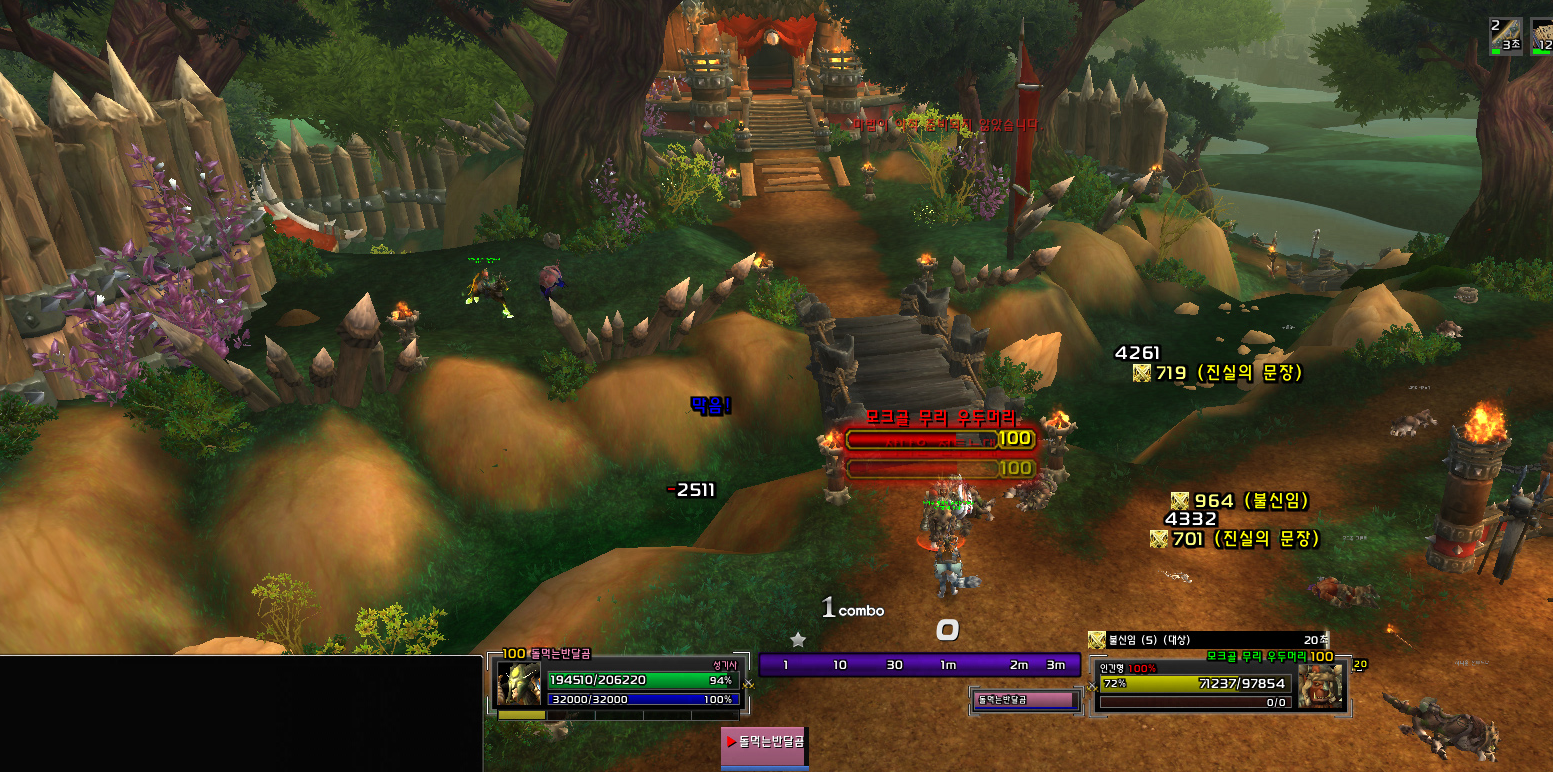Image resolution: width=1553 pixels, height=772 pixels.
Task: Open the black chat panel
Action: (x=240, y=713)
